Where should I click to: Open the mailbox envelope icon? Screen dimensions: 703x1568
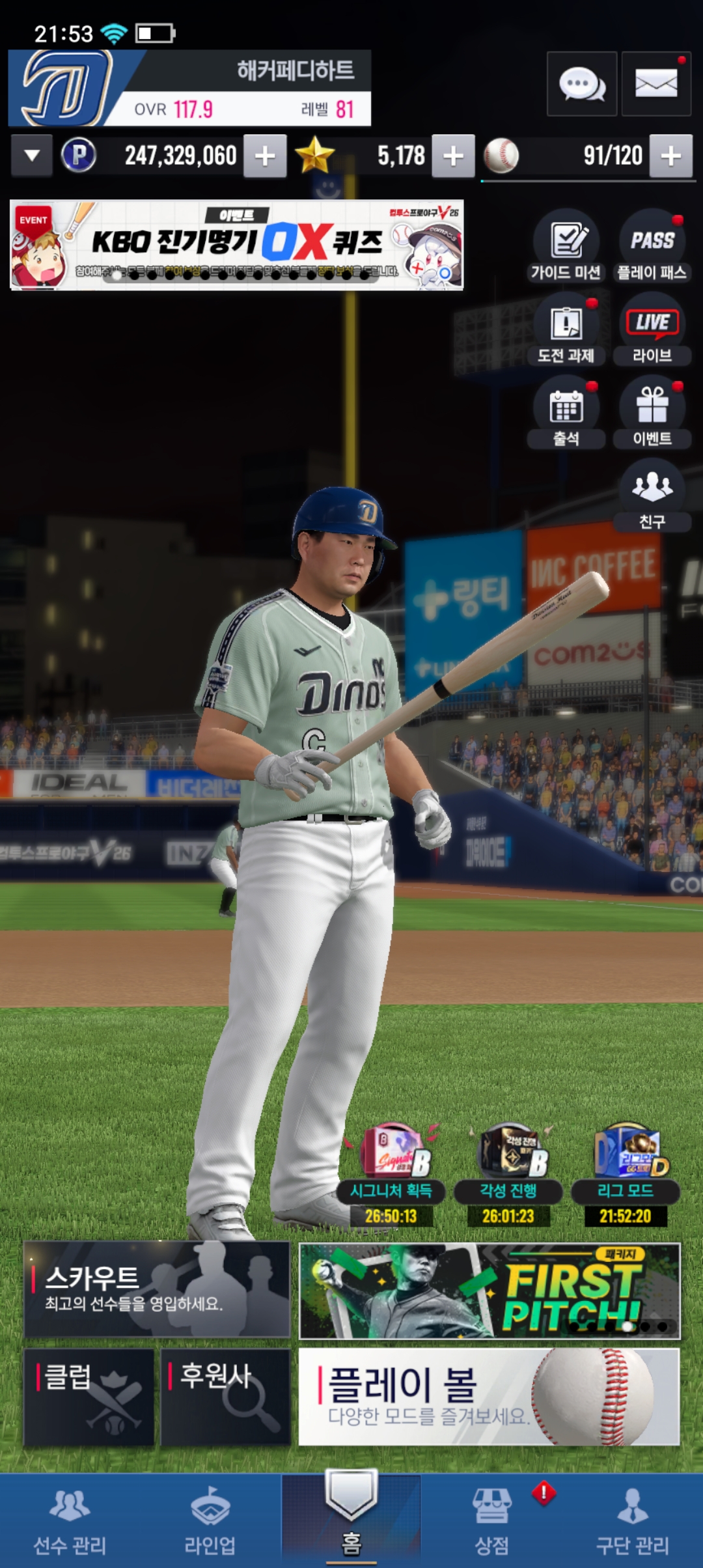pos(655,84)
